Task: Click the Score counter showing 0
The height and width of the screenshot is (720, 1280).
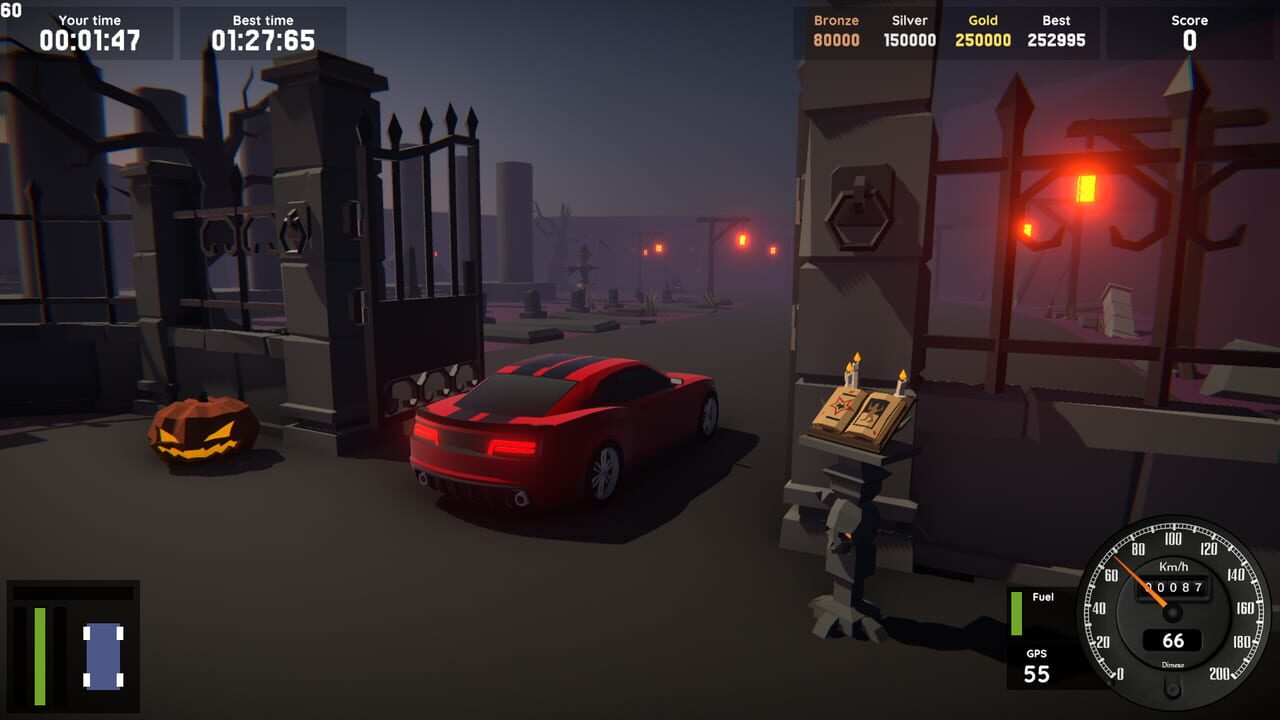Action: click(x=1189, y=30)
